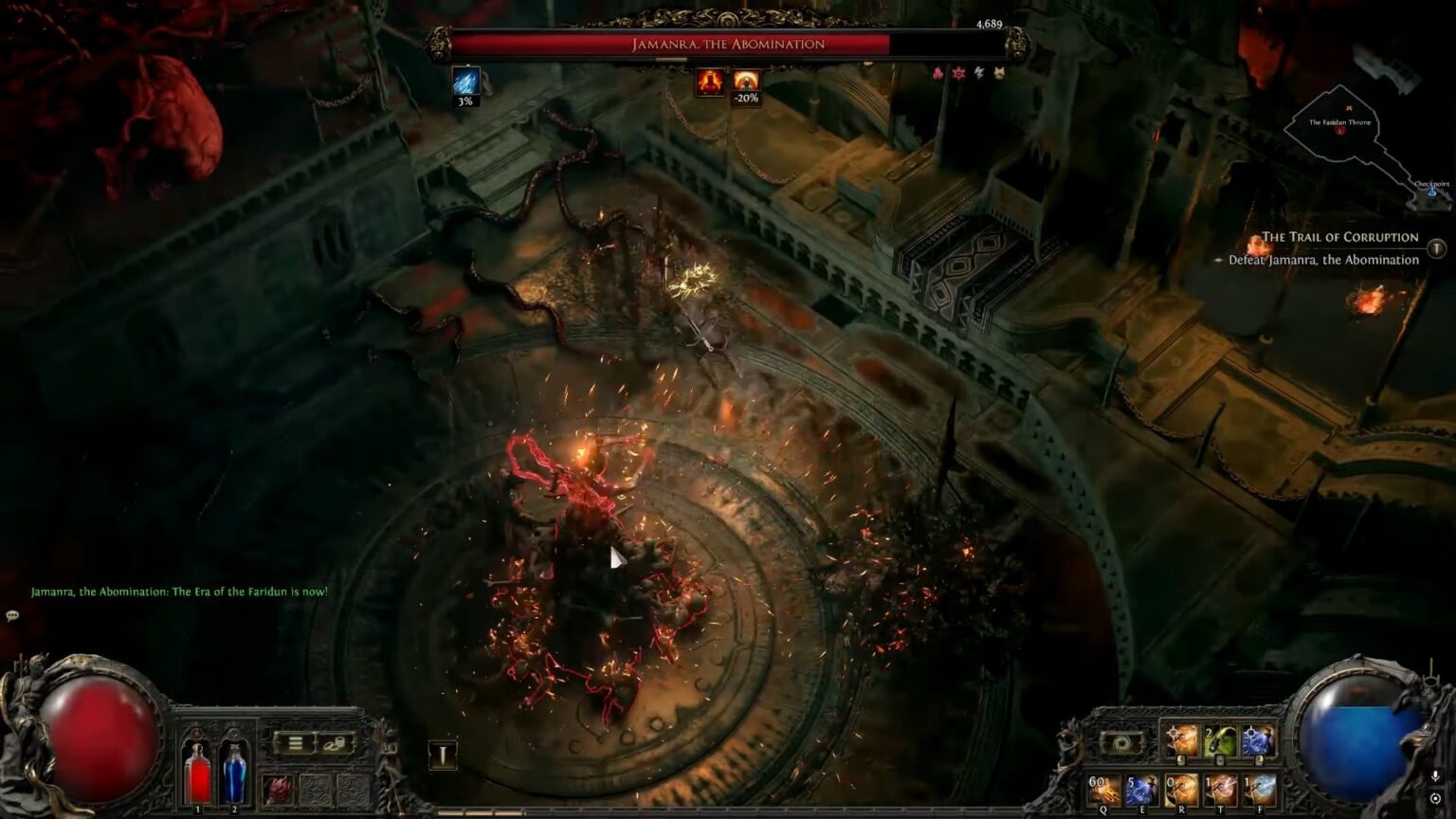The image size is (1456, 819).
Task: Click The Trail of Corruption quest title
Action: click(1338, 236)
